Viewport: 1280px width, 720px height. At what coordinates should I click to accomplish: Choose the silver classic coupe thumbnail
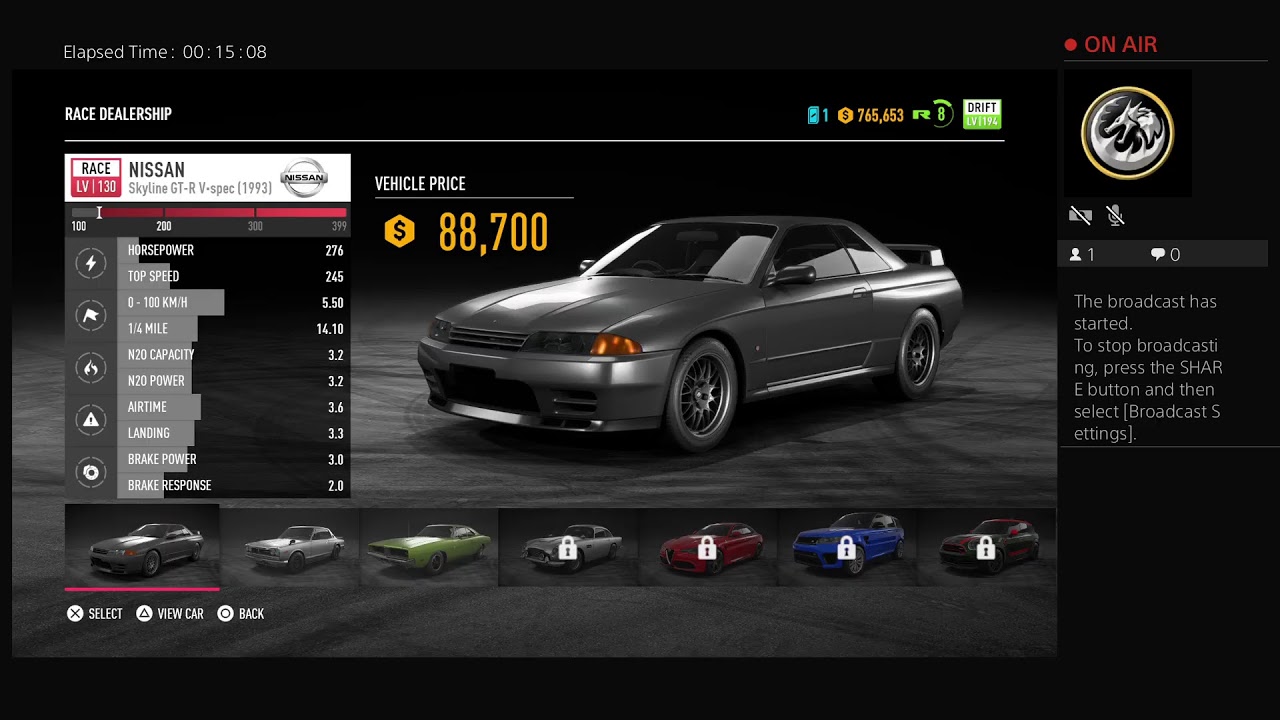[x=290, y=546]
